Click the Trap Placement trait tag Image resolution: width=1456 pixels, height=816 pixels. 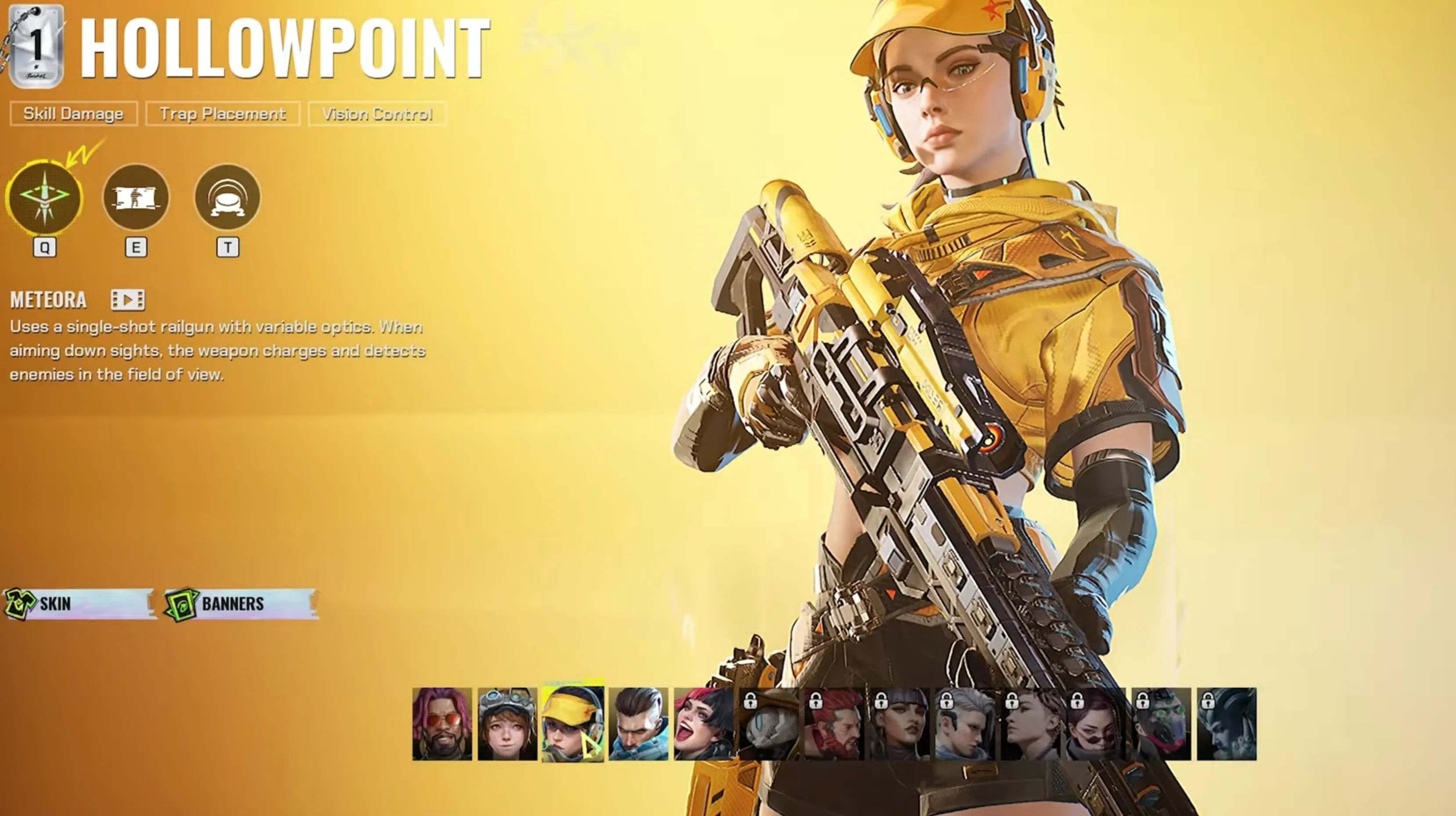coord(223,114)
